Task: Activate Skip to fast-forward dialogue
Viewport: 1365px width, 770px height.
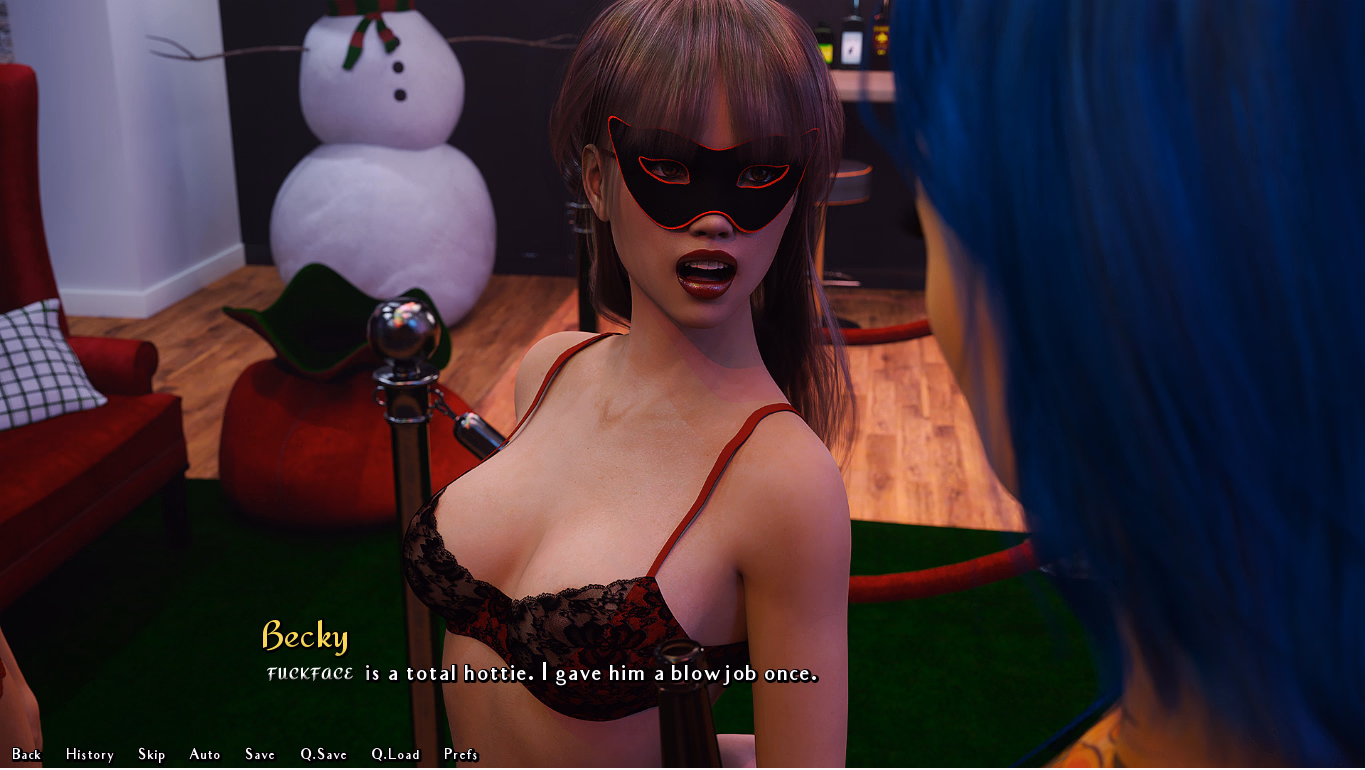Action: [152, 754]
